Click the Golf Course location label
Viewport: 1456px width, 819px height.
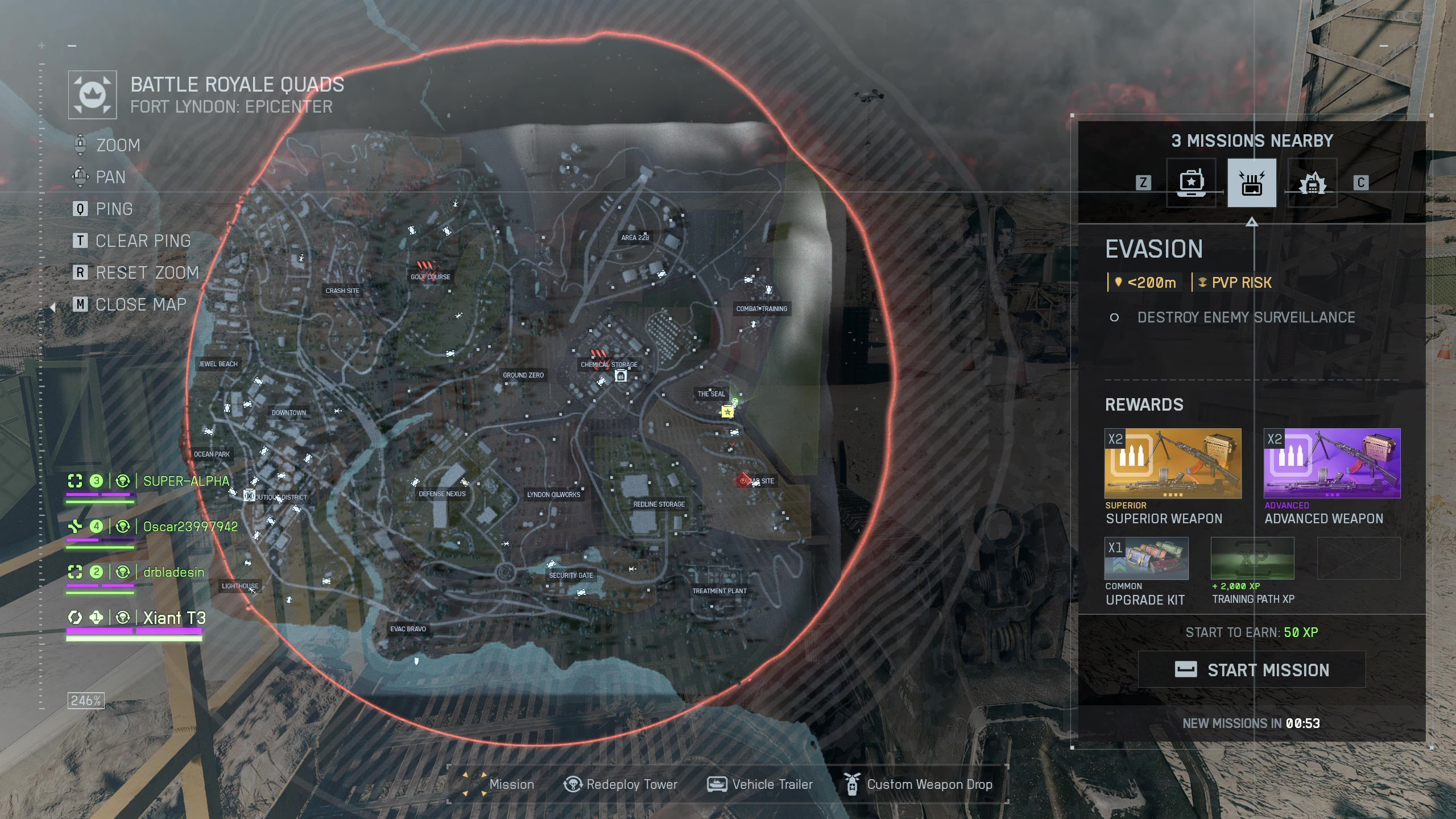(x=431, y=277)
